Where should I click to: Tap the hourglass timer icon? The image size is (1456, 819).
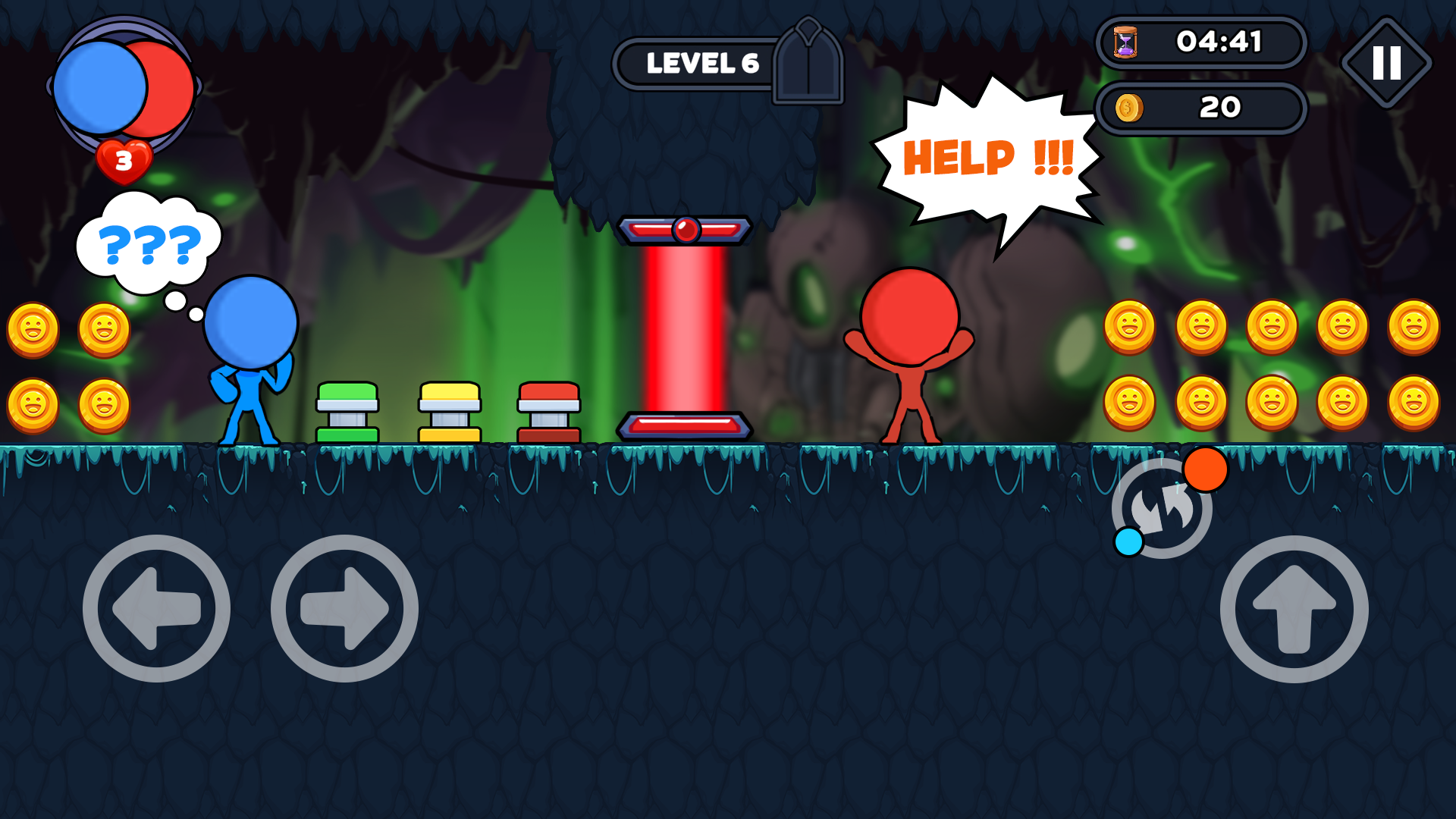[1125, 43]
